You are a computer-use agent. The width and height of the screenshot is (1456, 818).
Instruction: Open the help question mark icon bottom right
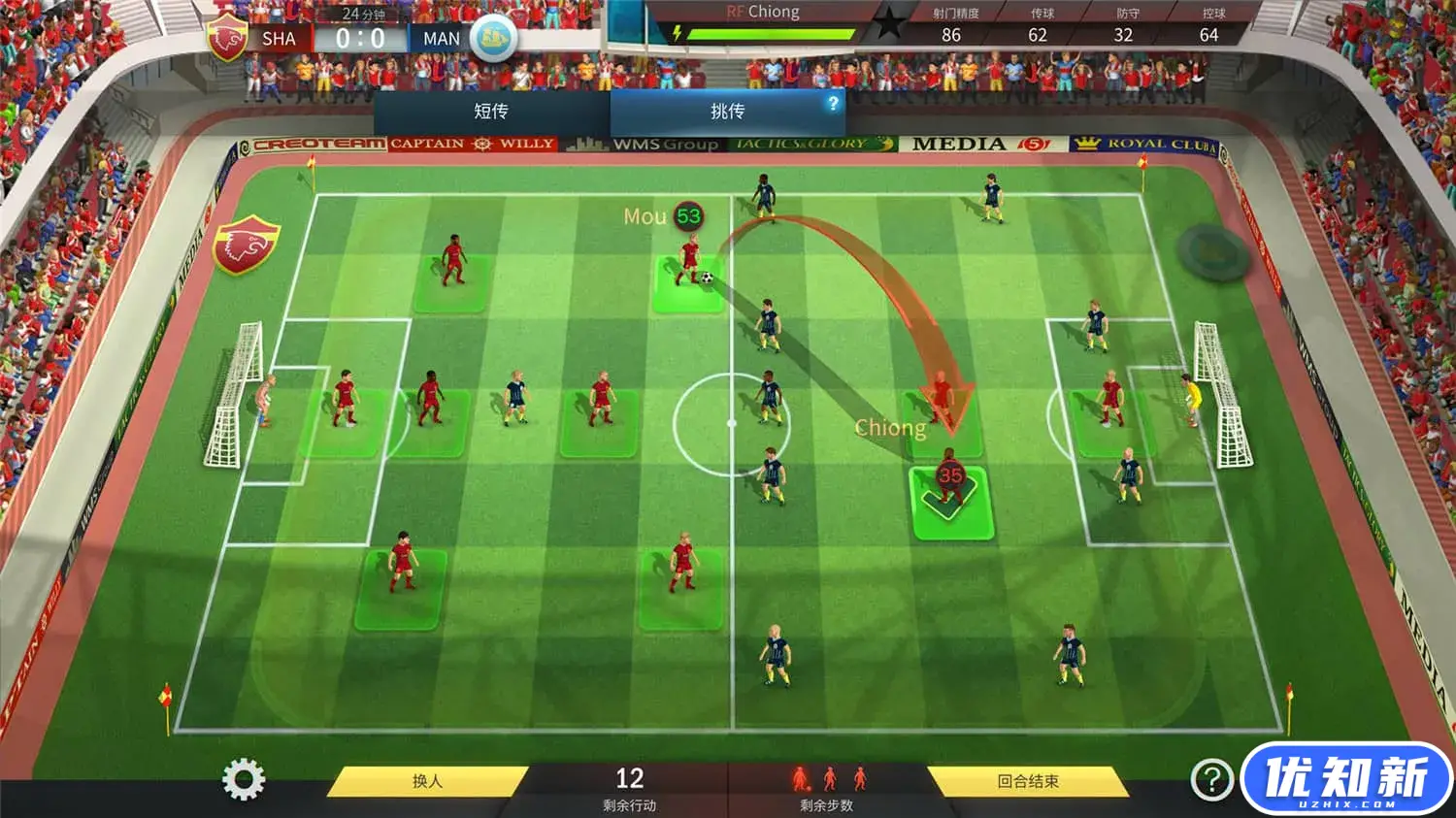(x=1210, y=776)
